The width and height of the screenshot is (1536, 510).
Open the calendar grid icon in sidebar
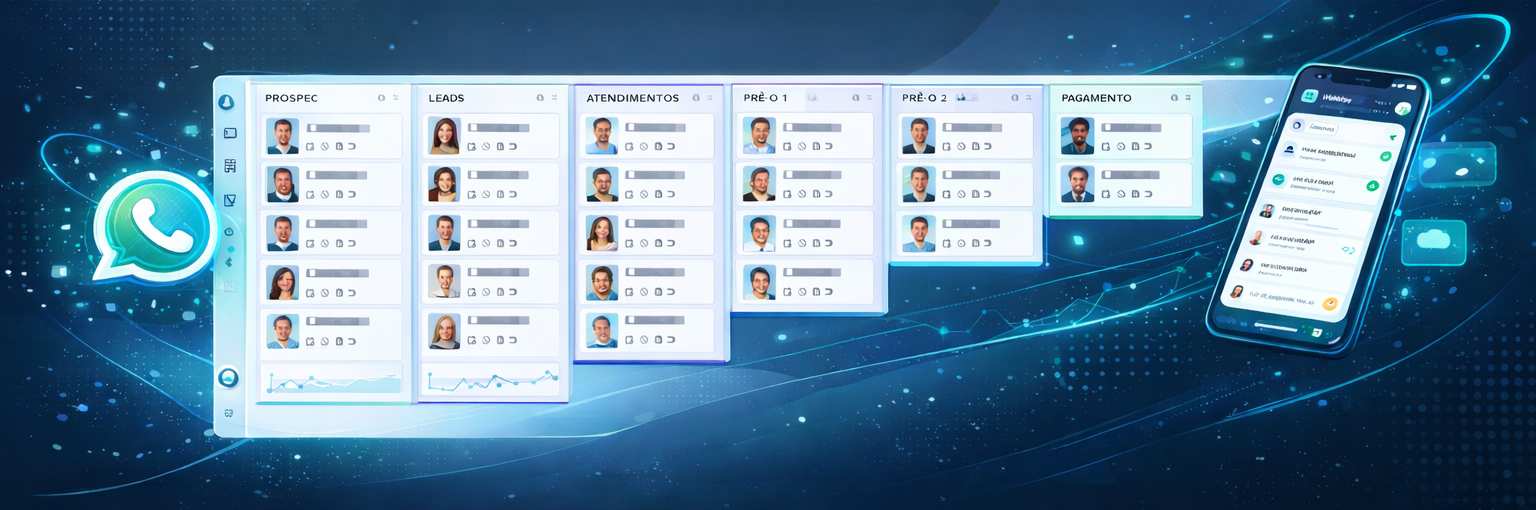[x=230, y=166]
